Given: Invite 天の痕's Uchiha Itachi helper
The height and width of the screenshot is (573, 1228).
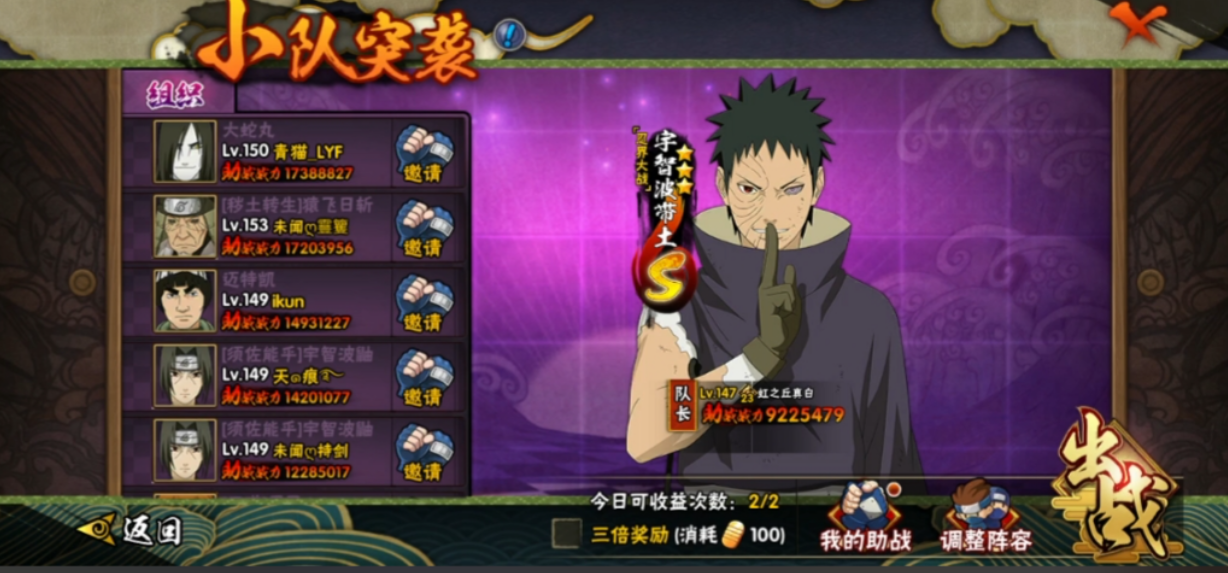Looking at the screenshot, I should (424, 378).
